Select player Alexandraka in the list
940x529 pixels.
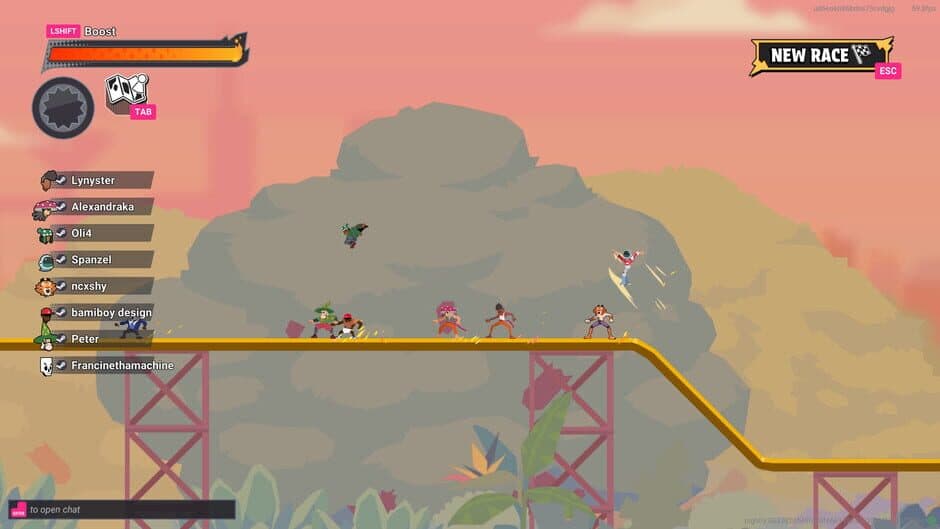(x=97, y=207)
